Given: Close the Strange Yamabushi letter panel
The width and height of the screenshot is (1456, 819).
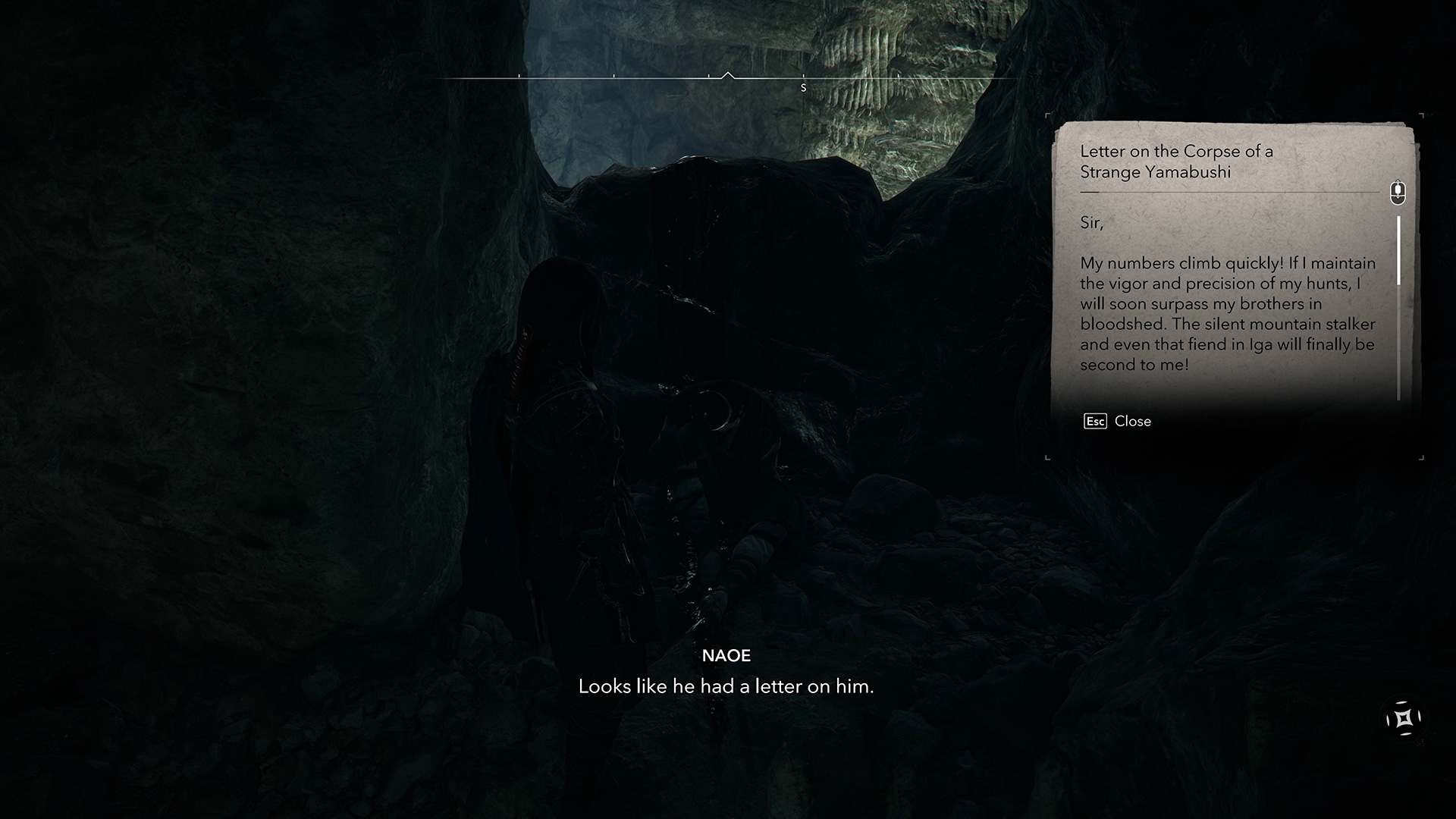Looking at the screenshot, I should [x=1118, y=422].
